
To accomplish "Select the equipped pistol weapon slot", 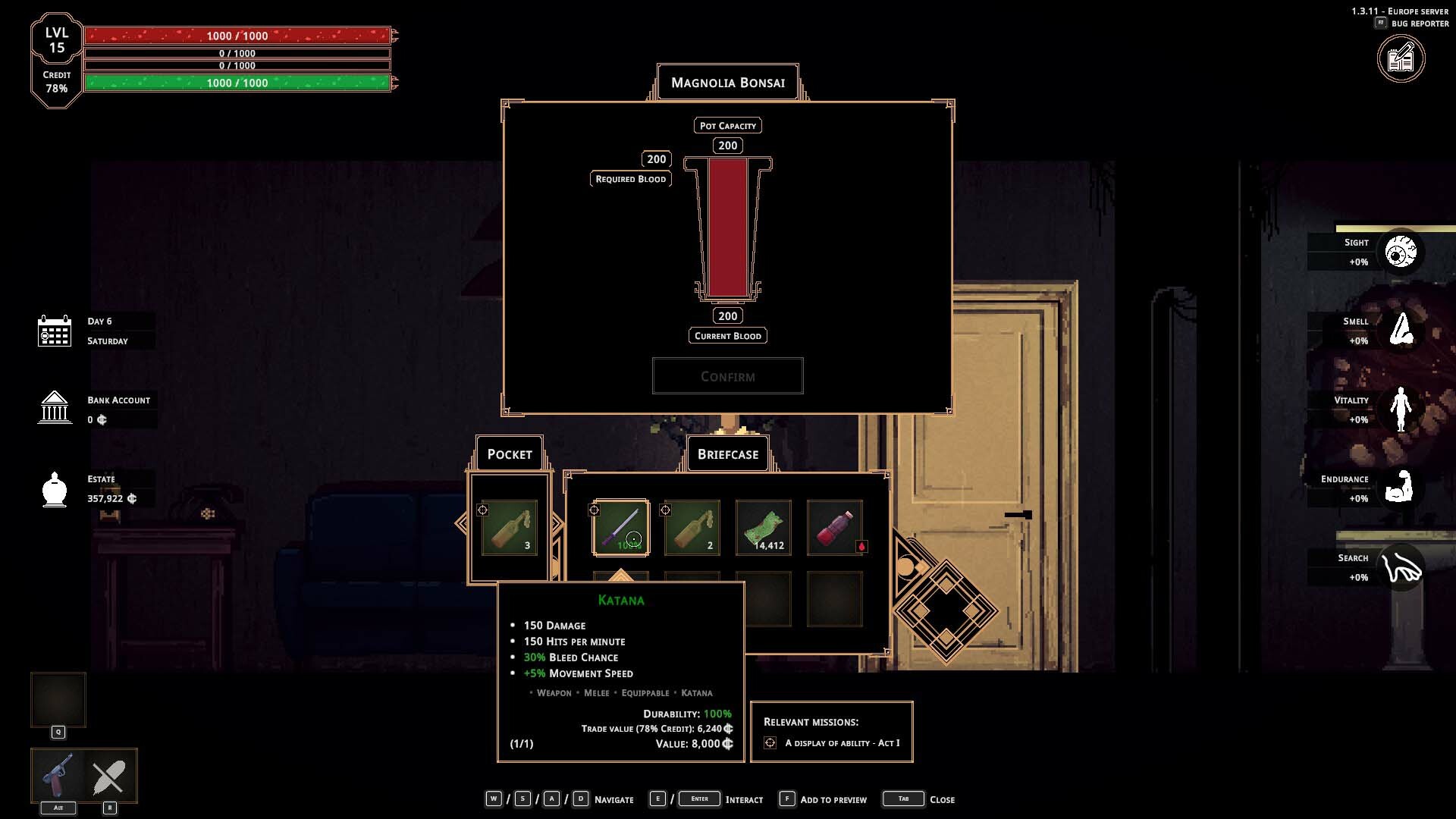I will [x=58, y=776].
